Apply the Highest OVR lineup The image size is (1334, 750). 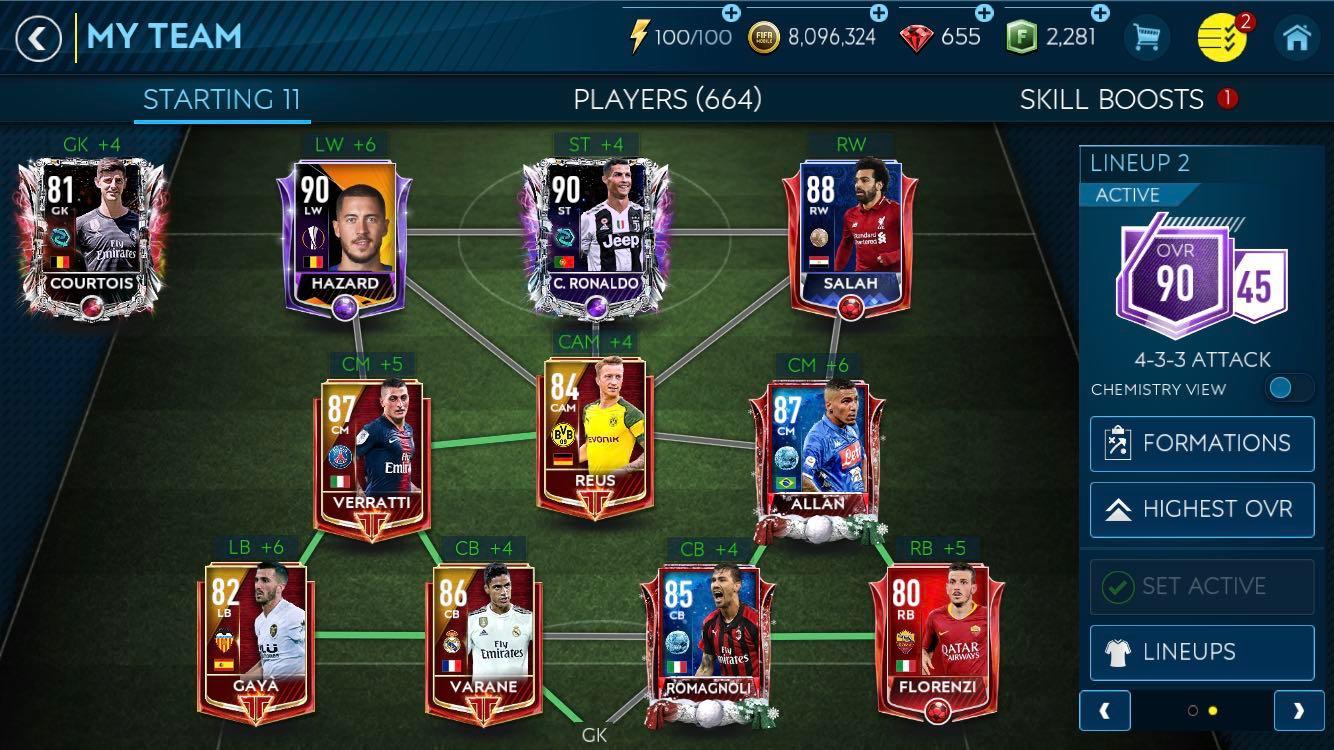pyautogui.click(x=1202, y=509)
